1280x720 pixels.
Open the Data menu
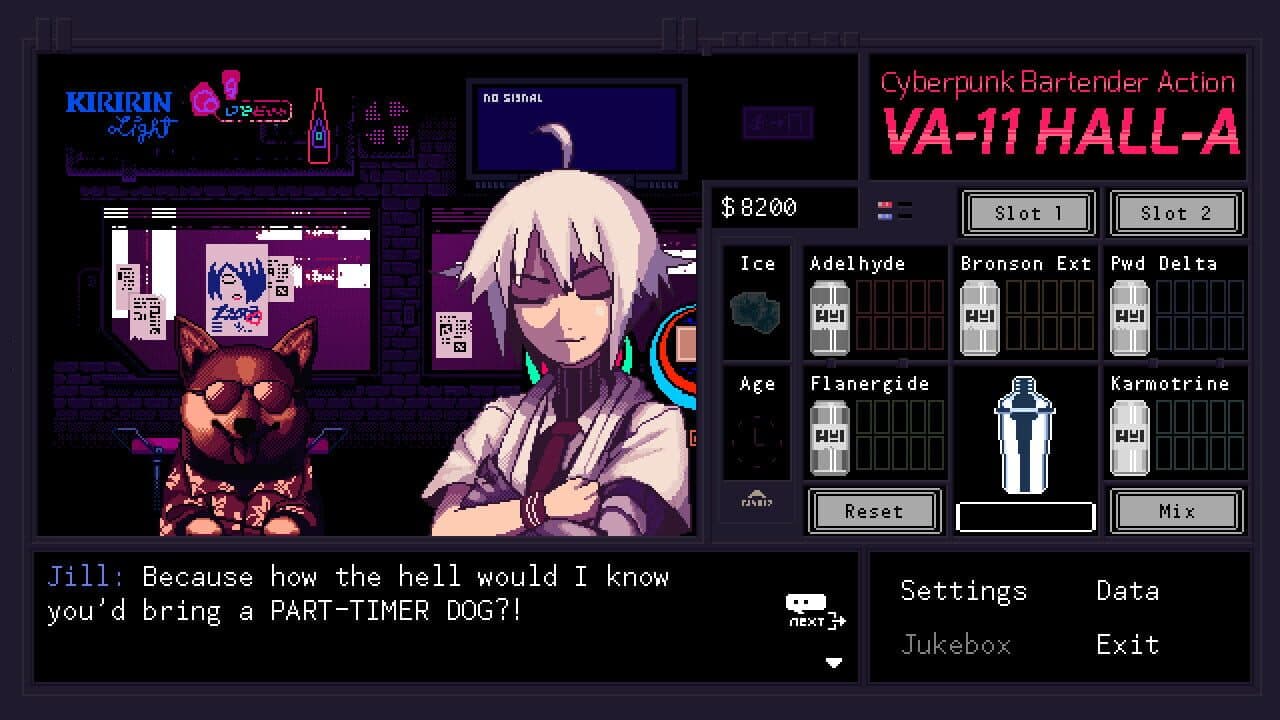point(1129,591)
